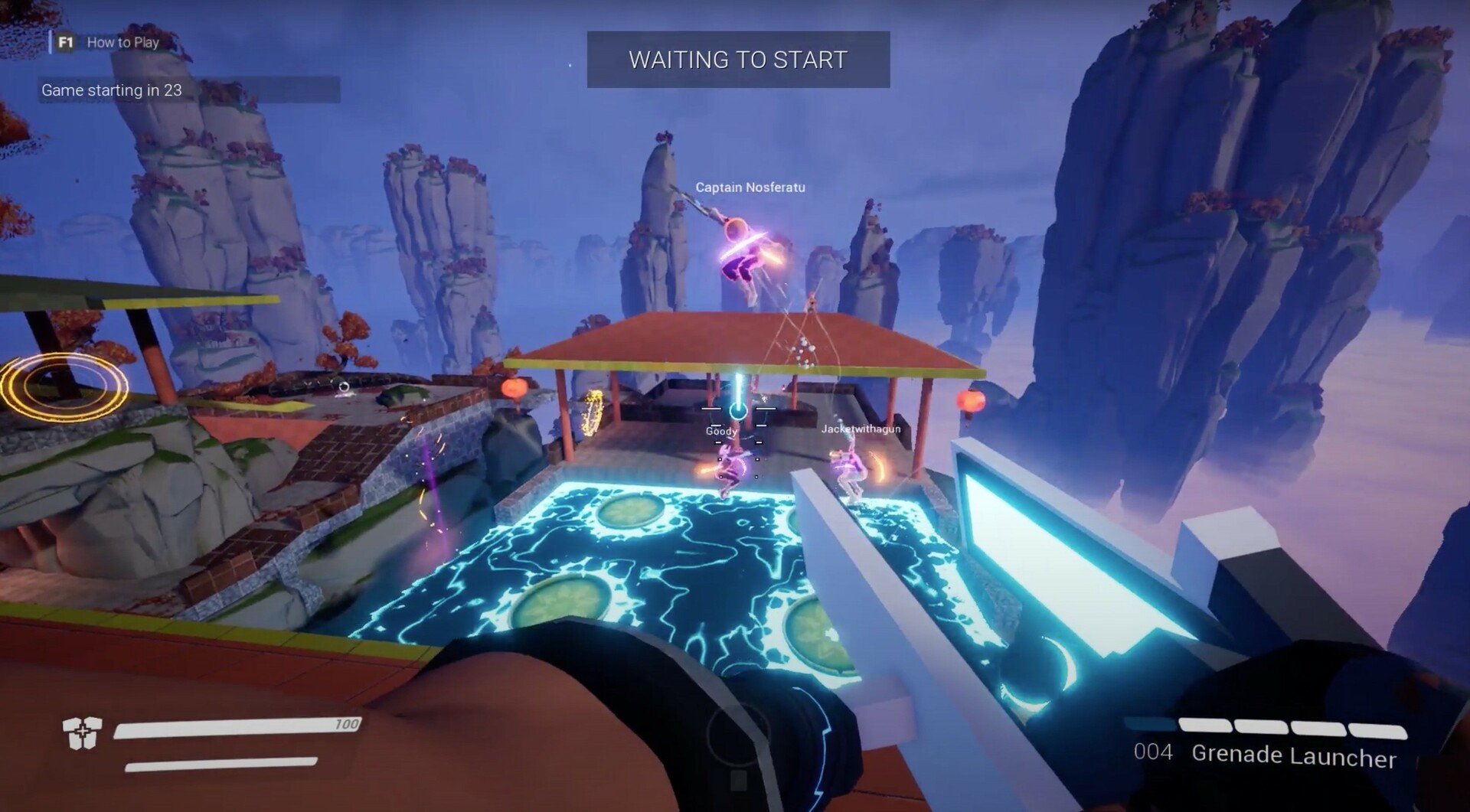Click the F1 key badge icon
The width and height of the screenshot is (1470, 812).
coord(64,42)
